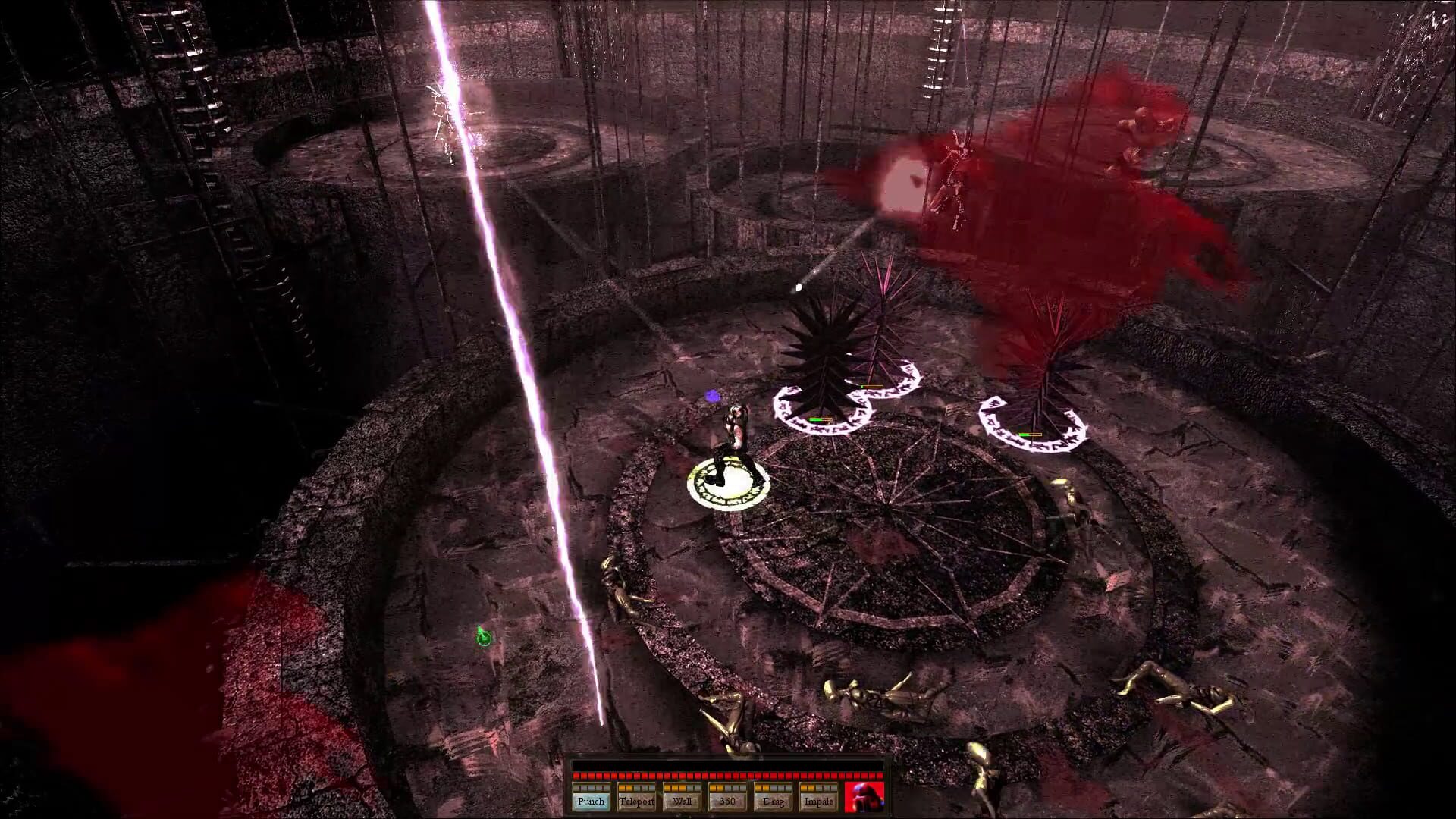The width and height of the screenshot is (1456, 819).
Task: Trigger the Drag ability
Action: point(774,802)
